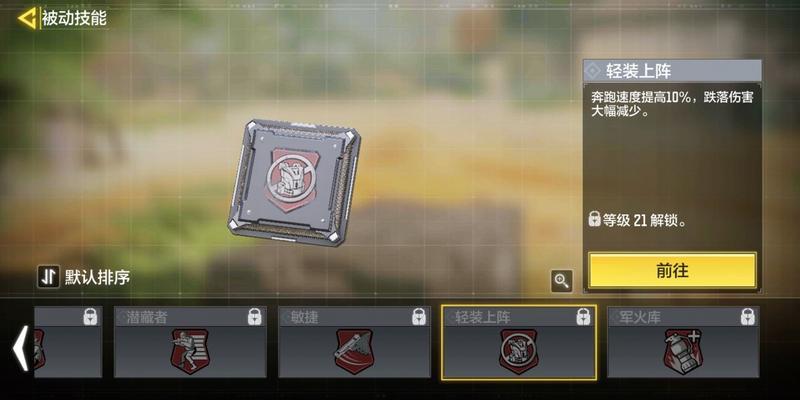Select the 潜藏者 perk card
The width and height of the screenshot is (800, 400).
tap(190, 342)
